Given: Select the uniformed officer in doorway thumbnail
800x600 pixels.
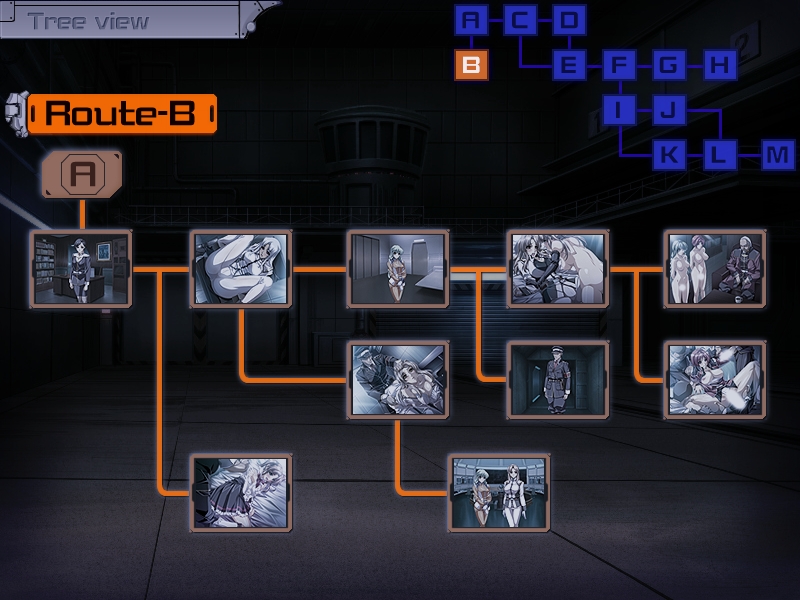Looking at the screenshot, I should 557,379.
